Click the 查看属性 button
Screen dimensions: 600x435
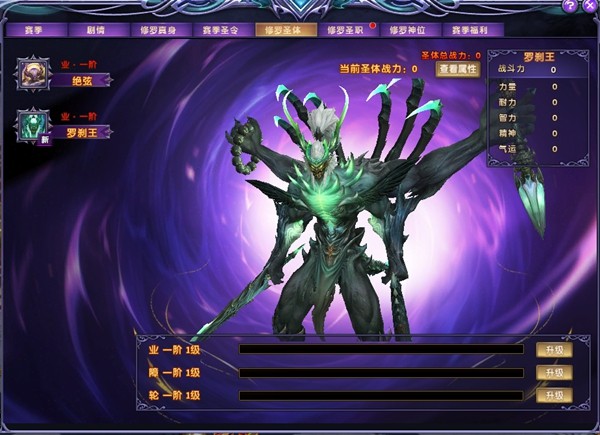(458, 69)
